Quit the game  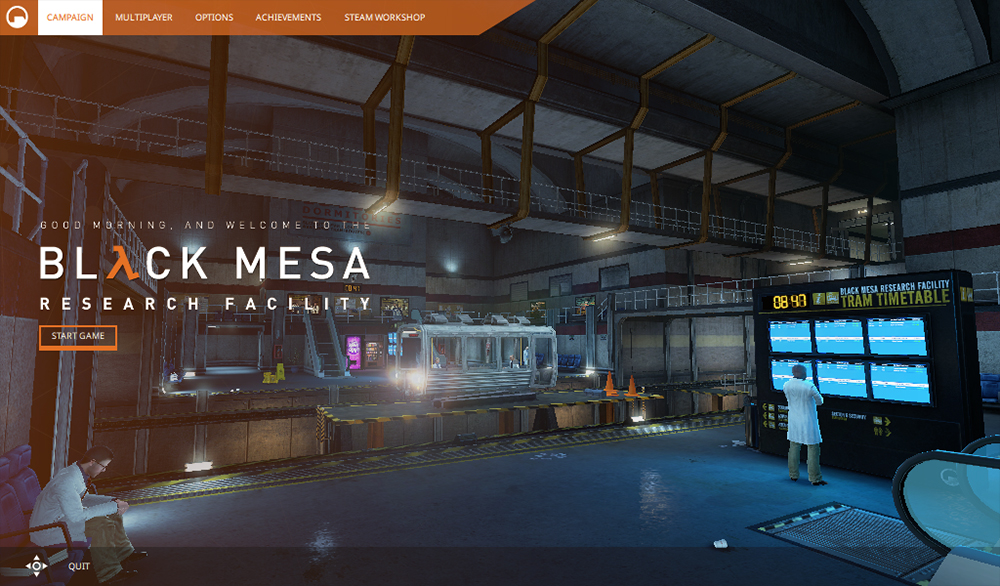click(x=79, y=566)
